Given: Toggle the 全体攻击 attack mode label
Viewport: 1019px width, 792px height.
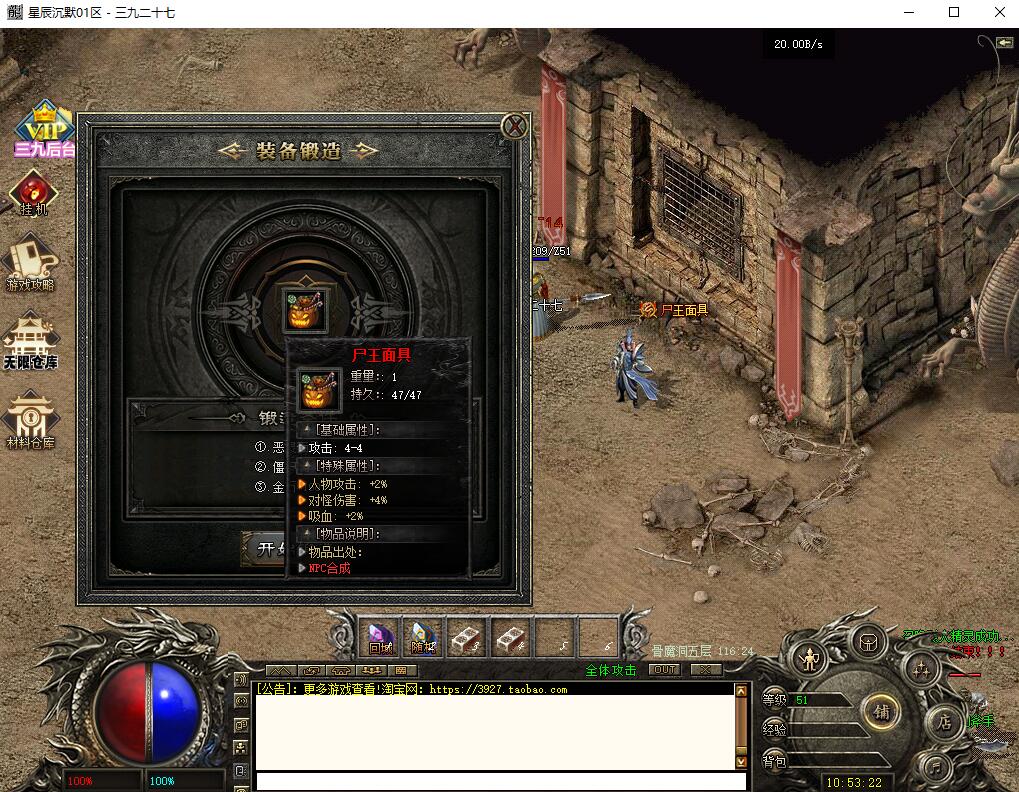Looking at the screenshot, I should pyautogui.click(x=611, y=670).
